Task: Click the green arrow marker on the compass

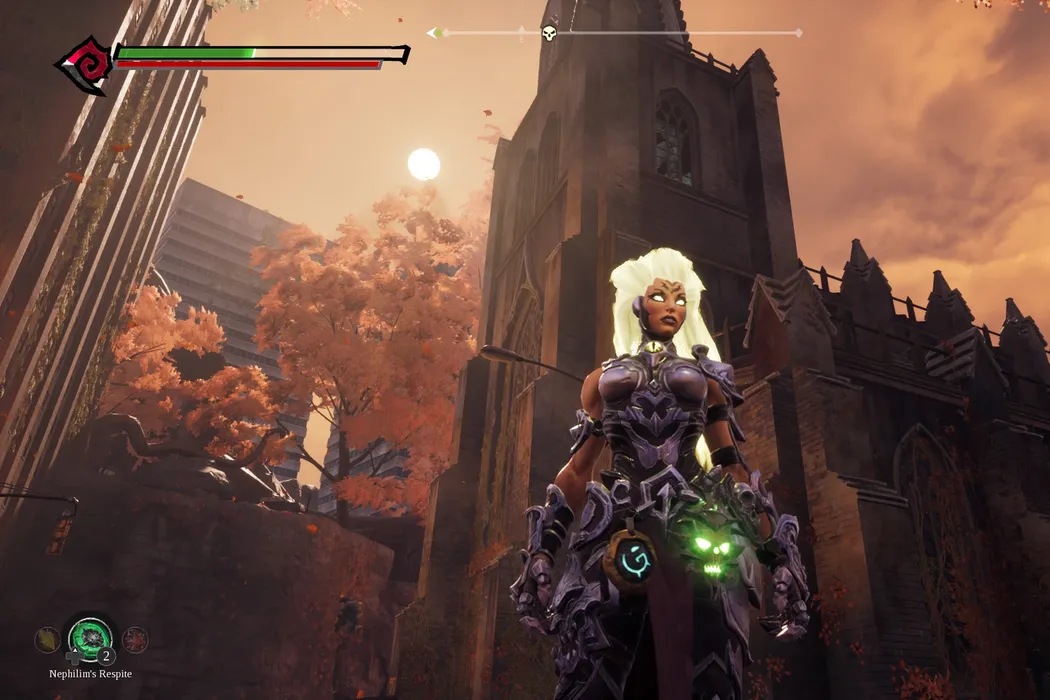Action: pos(435,33)
